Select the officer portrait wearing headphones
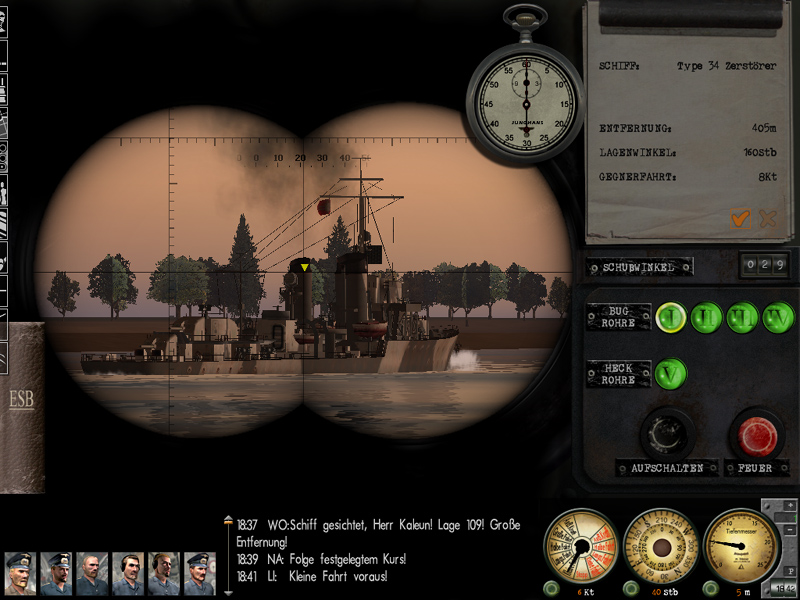This screenshot has width=800, height=600. pos(128,574)
